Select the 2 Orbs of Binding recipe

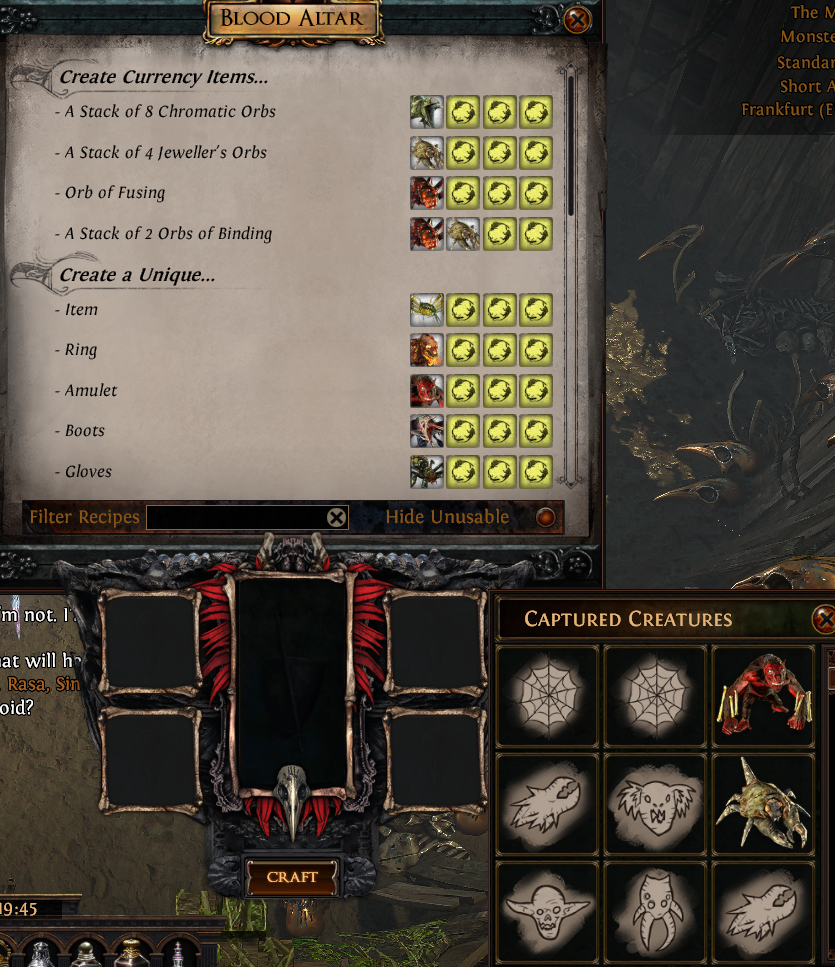click(168, 234)
